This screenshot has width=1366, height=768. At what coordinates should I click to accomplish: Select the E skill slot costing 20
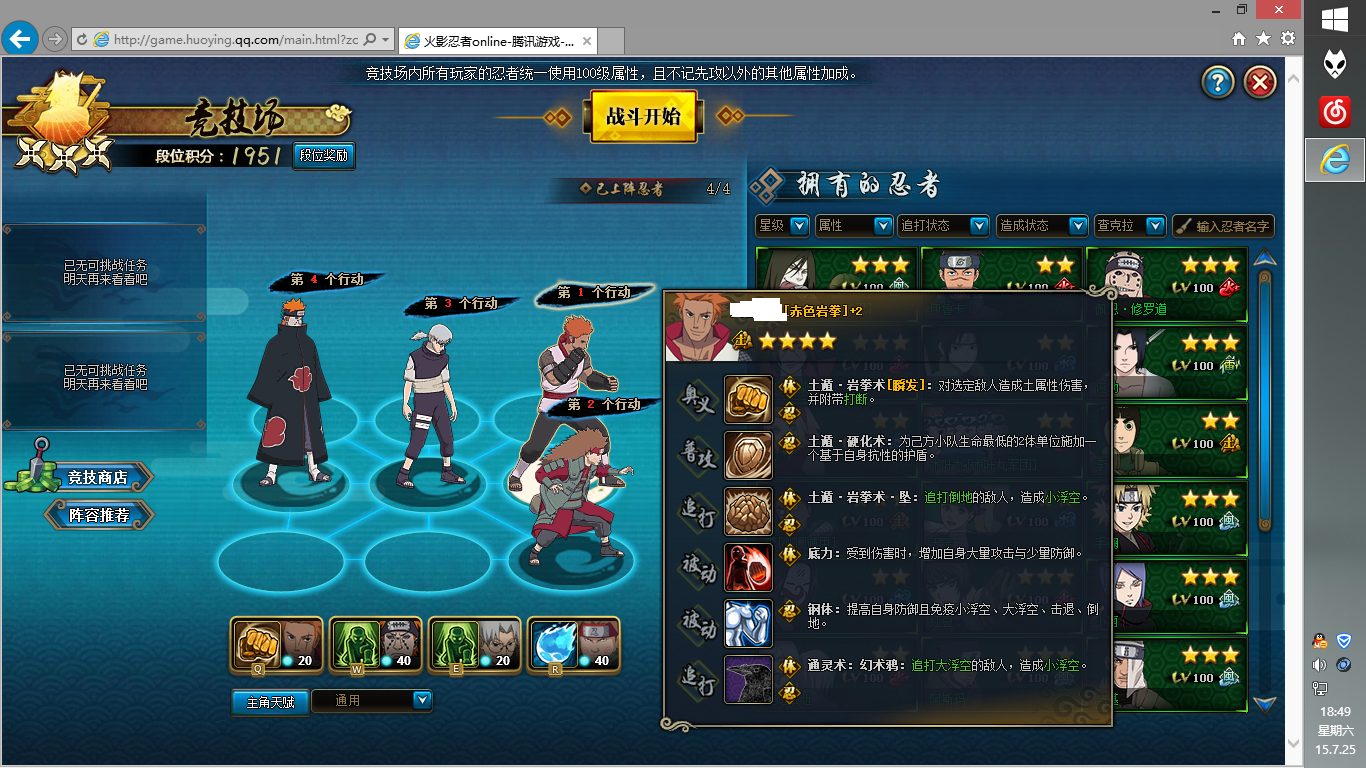coord(474,645)
